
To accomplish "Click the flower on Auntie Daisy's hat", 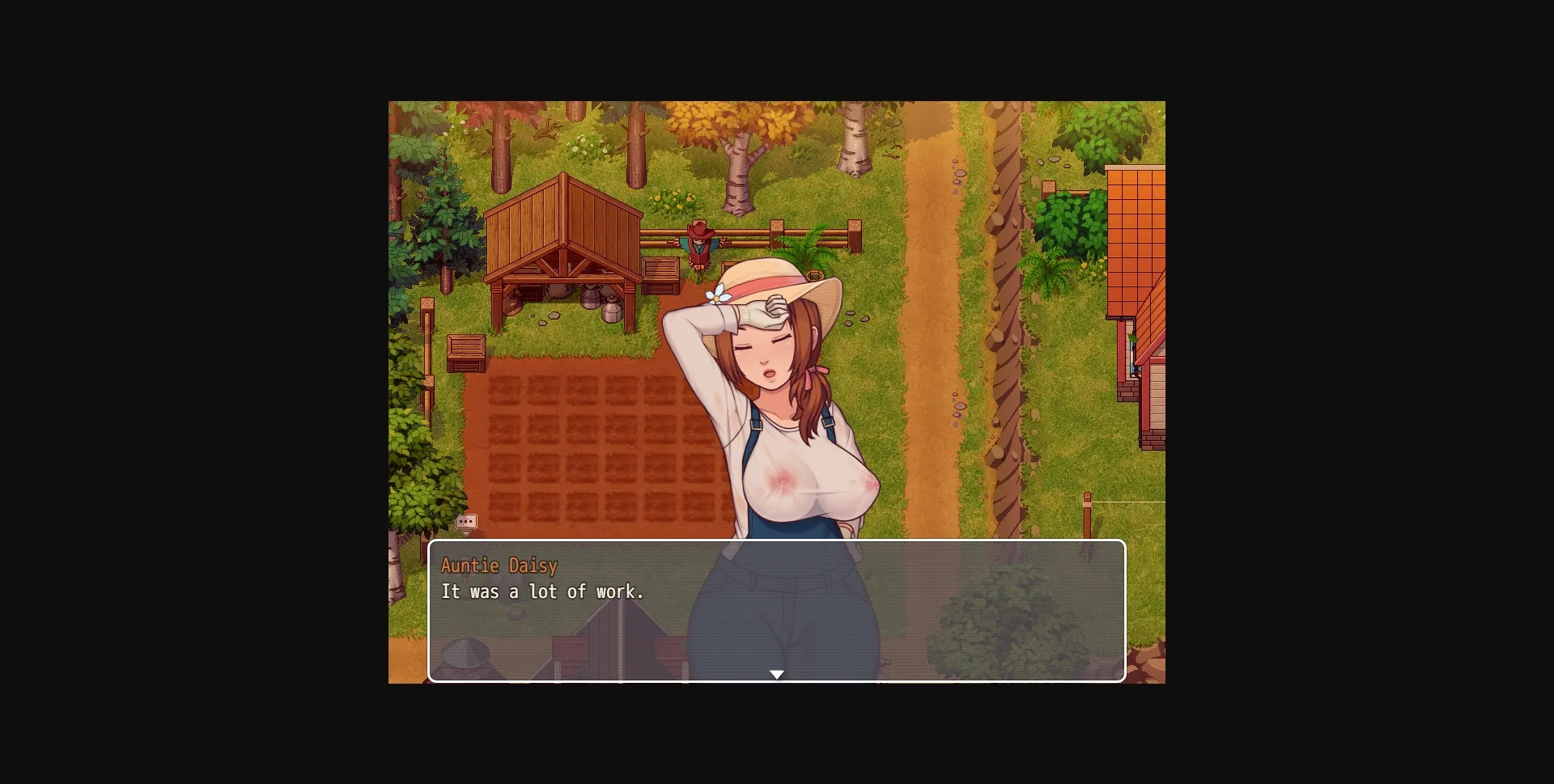I will pos(718,298).
